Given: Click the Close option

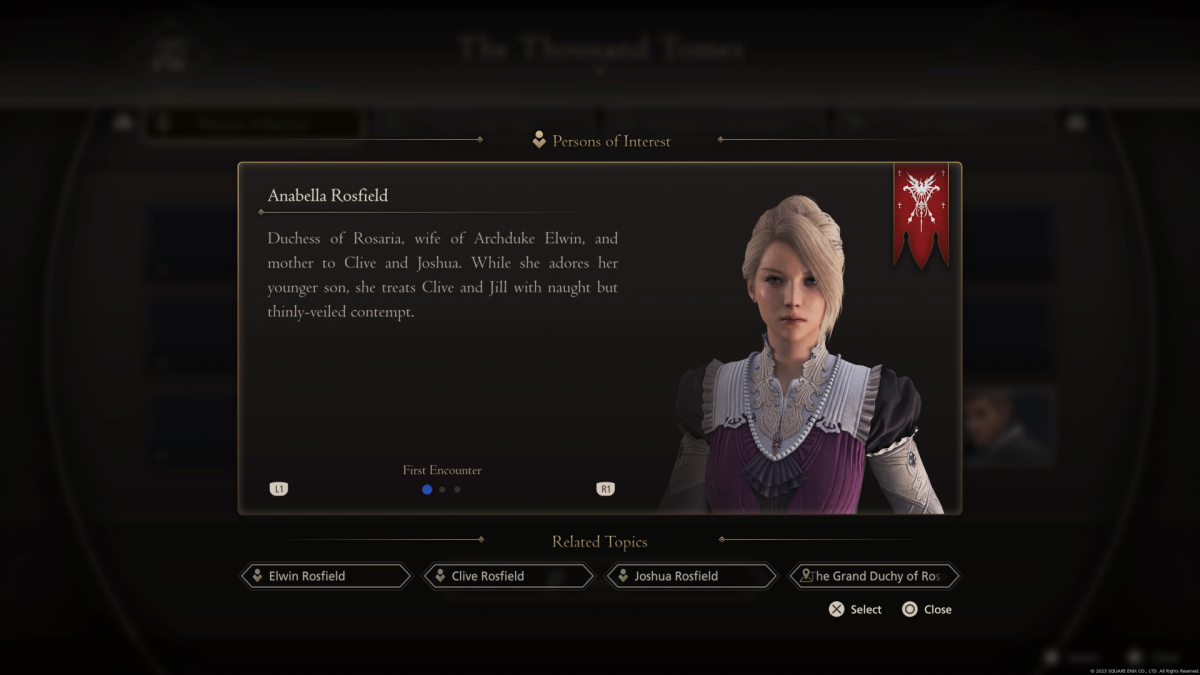Looking at the screenshot, I should click(x=927, y=609).
